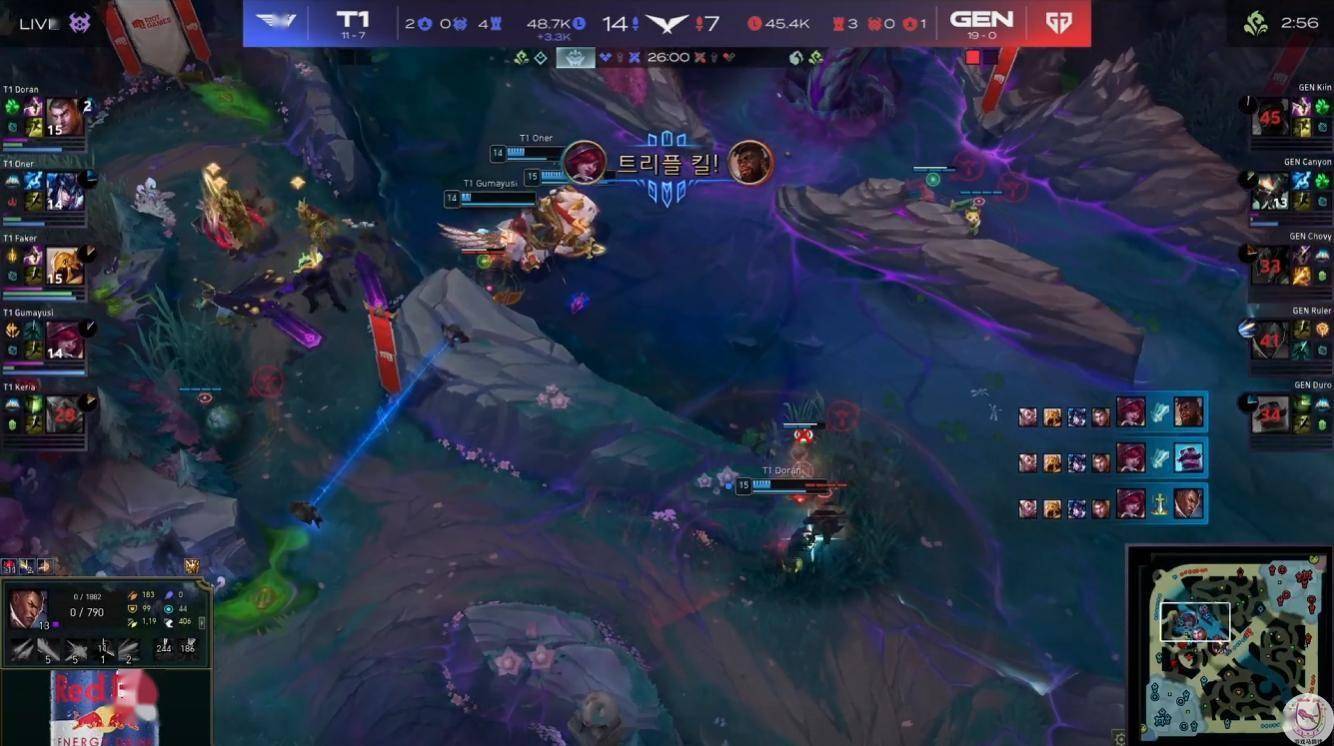Screen dimensions: 1334x746
Task: Select the dead champion portrait in stats panel
Action: [26, 608]
